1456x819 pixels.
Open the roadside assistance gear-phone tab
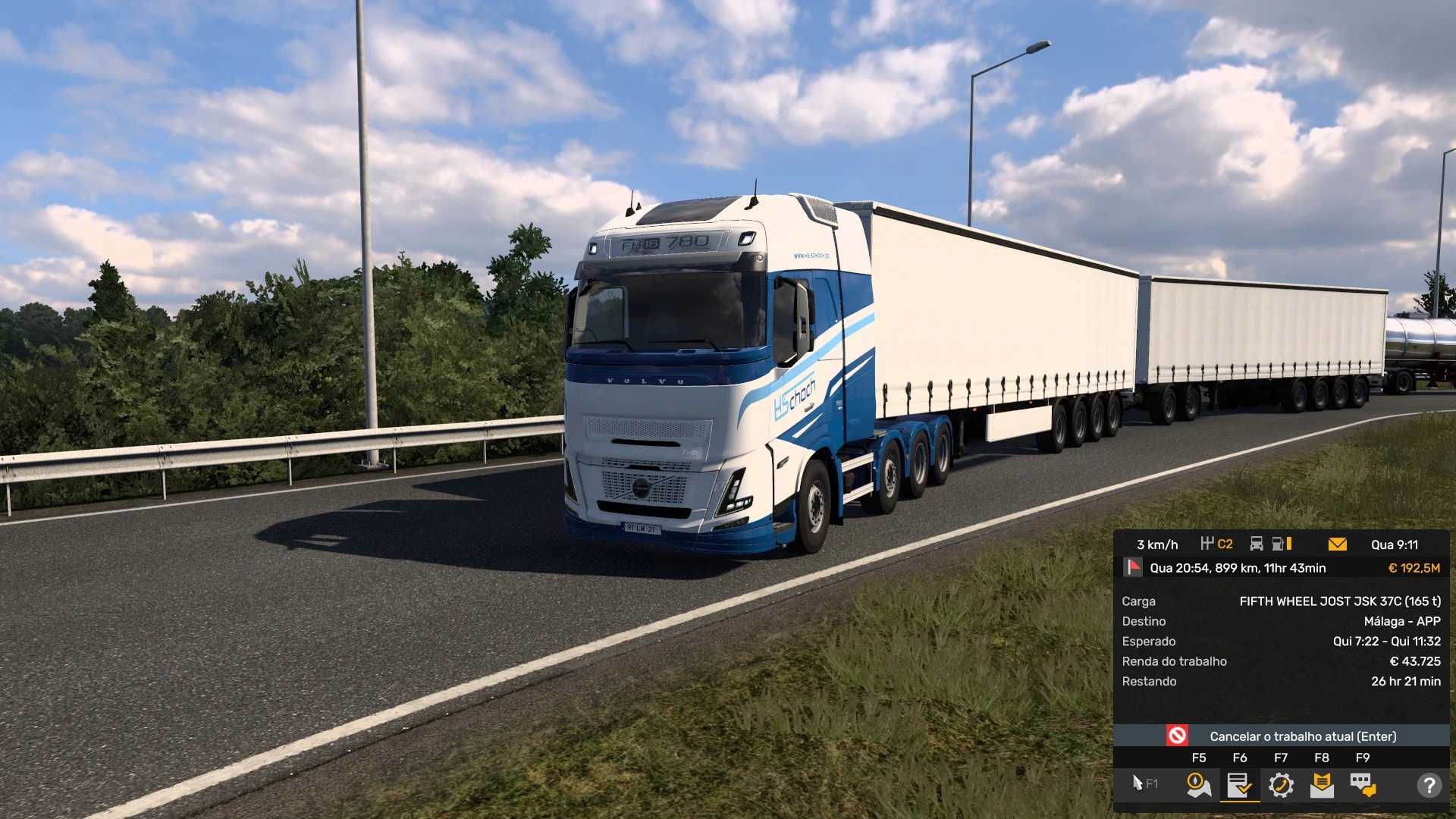1281,785
